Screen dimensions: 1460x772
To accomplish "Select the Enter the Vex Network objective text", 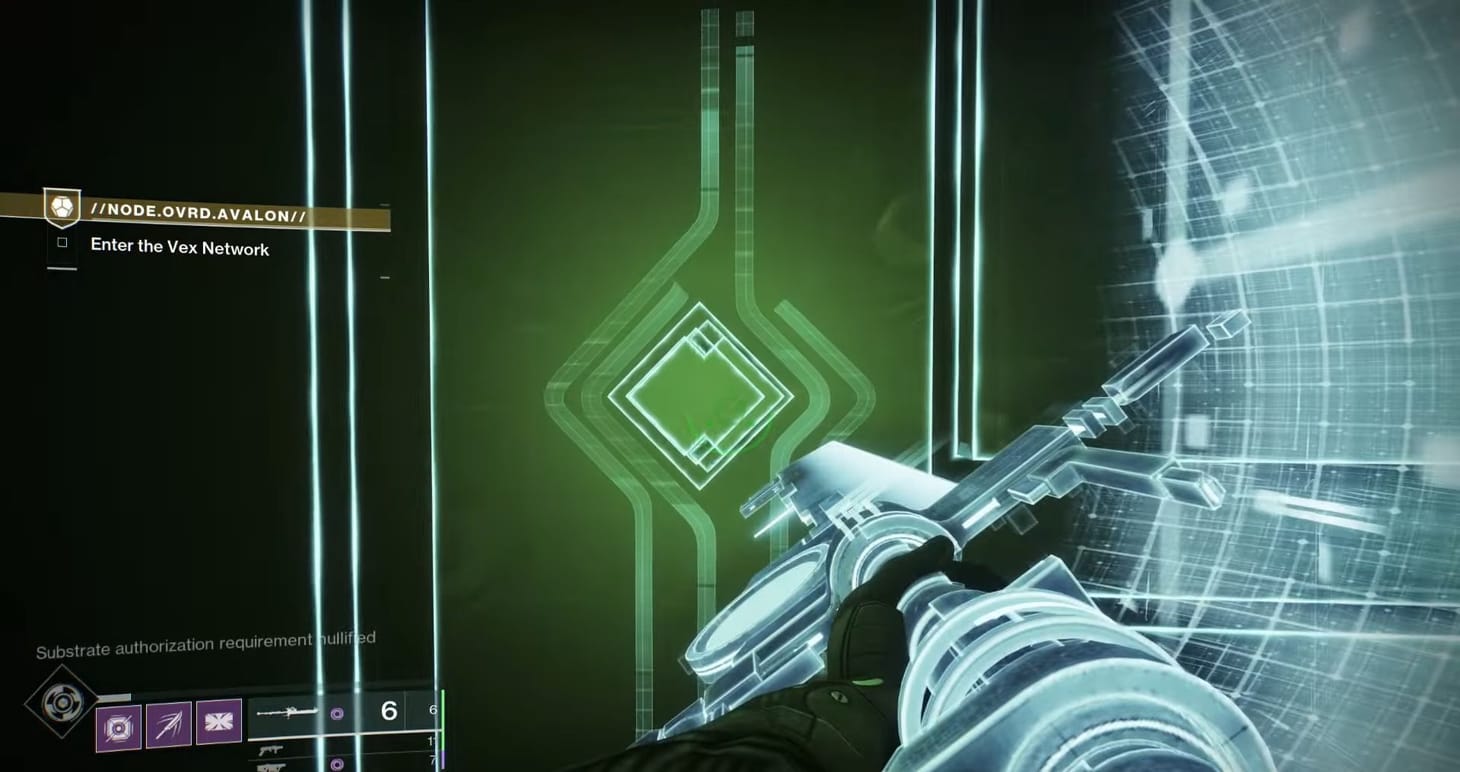I will (180, 247).
